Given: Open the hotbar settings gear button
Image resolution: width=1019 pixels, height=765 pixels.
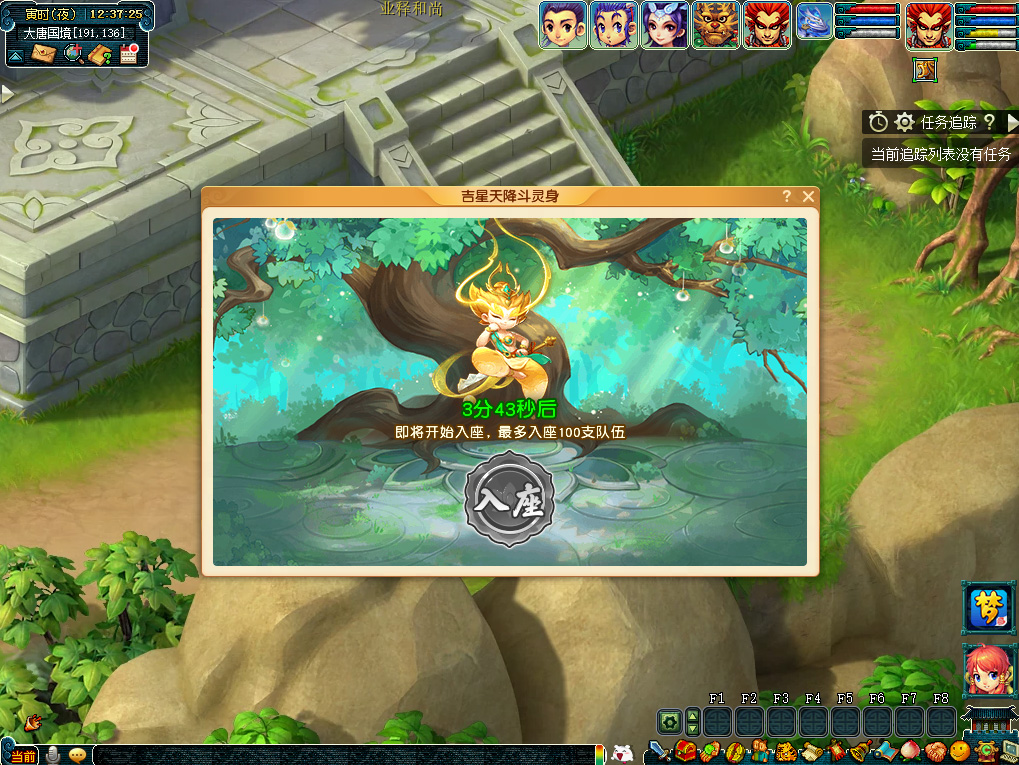Looking at the screenshot, I should [x=669, y=721].
